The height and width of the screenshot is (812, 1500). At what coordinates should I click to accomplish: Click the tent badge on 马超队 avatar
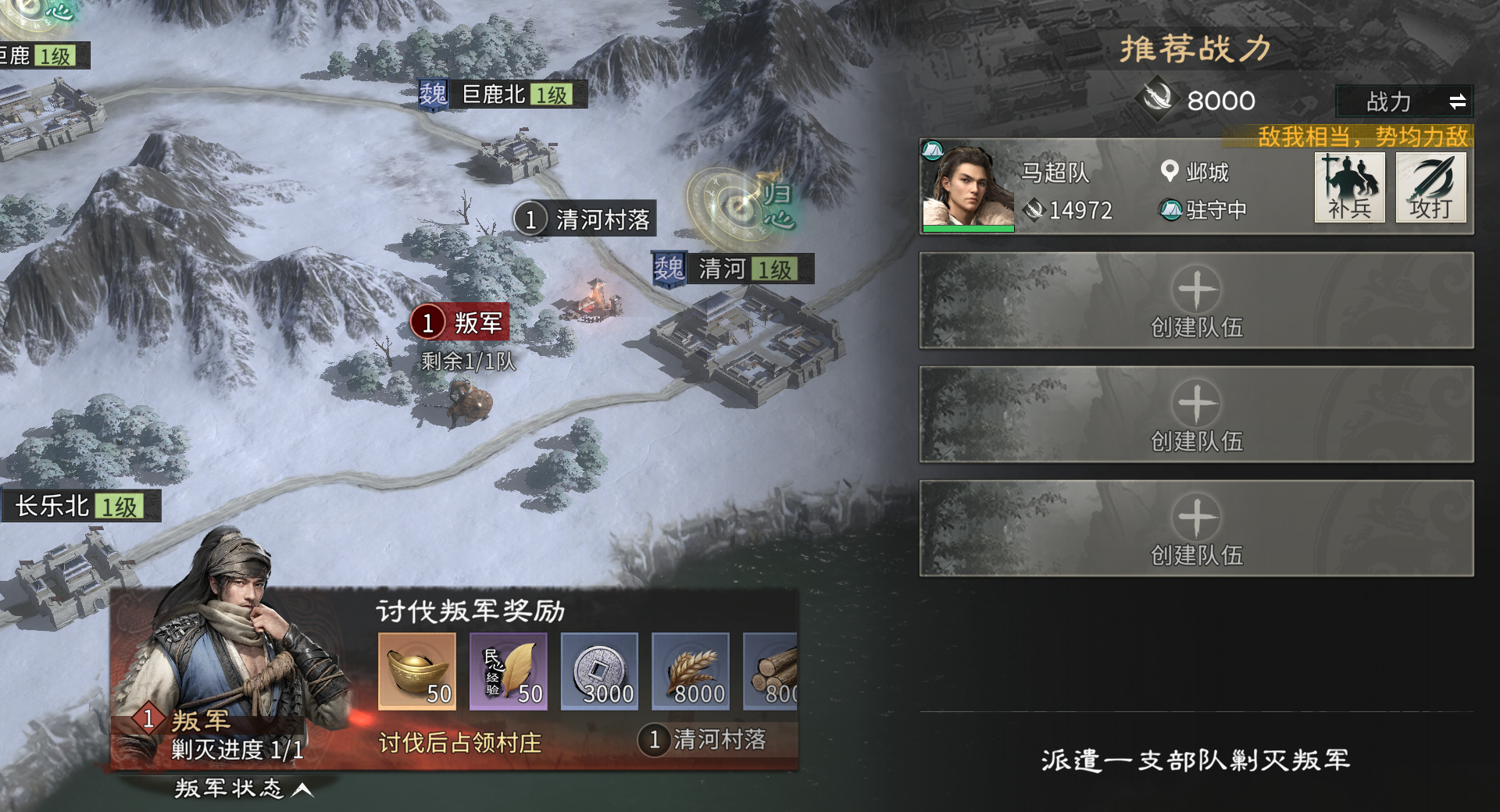(x=932, y=147)
